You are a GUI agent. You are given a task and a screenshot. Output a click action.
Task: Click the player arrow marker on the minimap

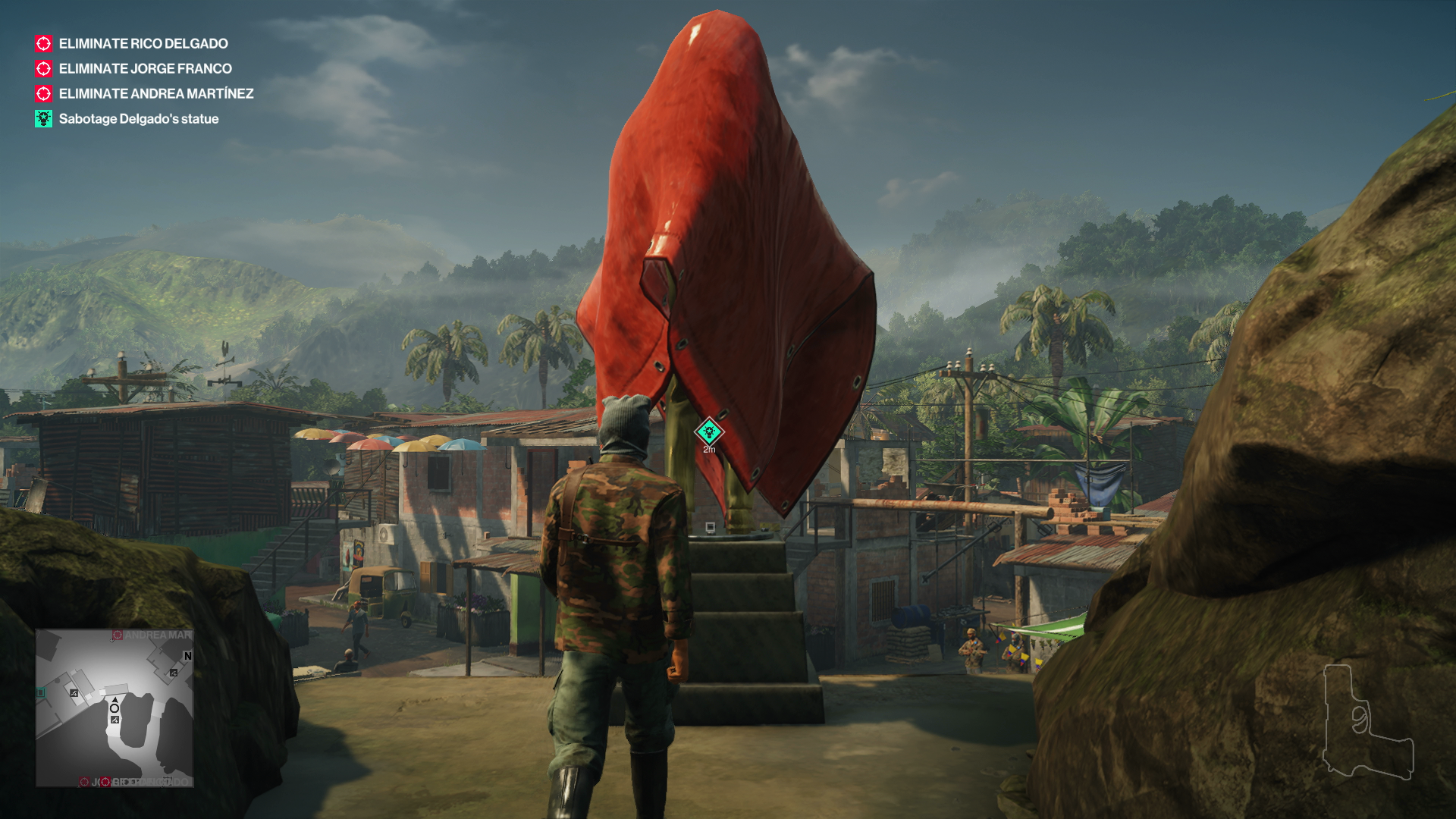click(115, 701)
